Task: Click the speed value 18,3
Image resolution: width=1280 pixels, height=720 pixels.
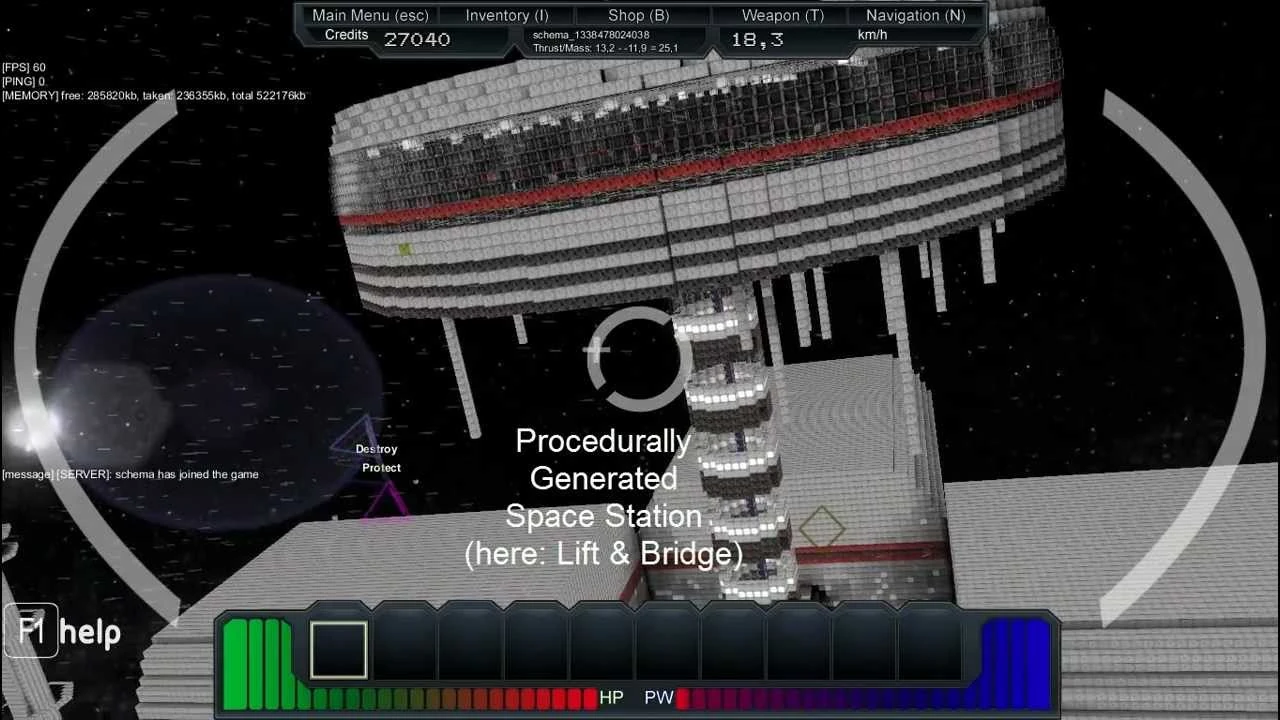Action: coord(757,39)
